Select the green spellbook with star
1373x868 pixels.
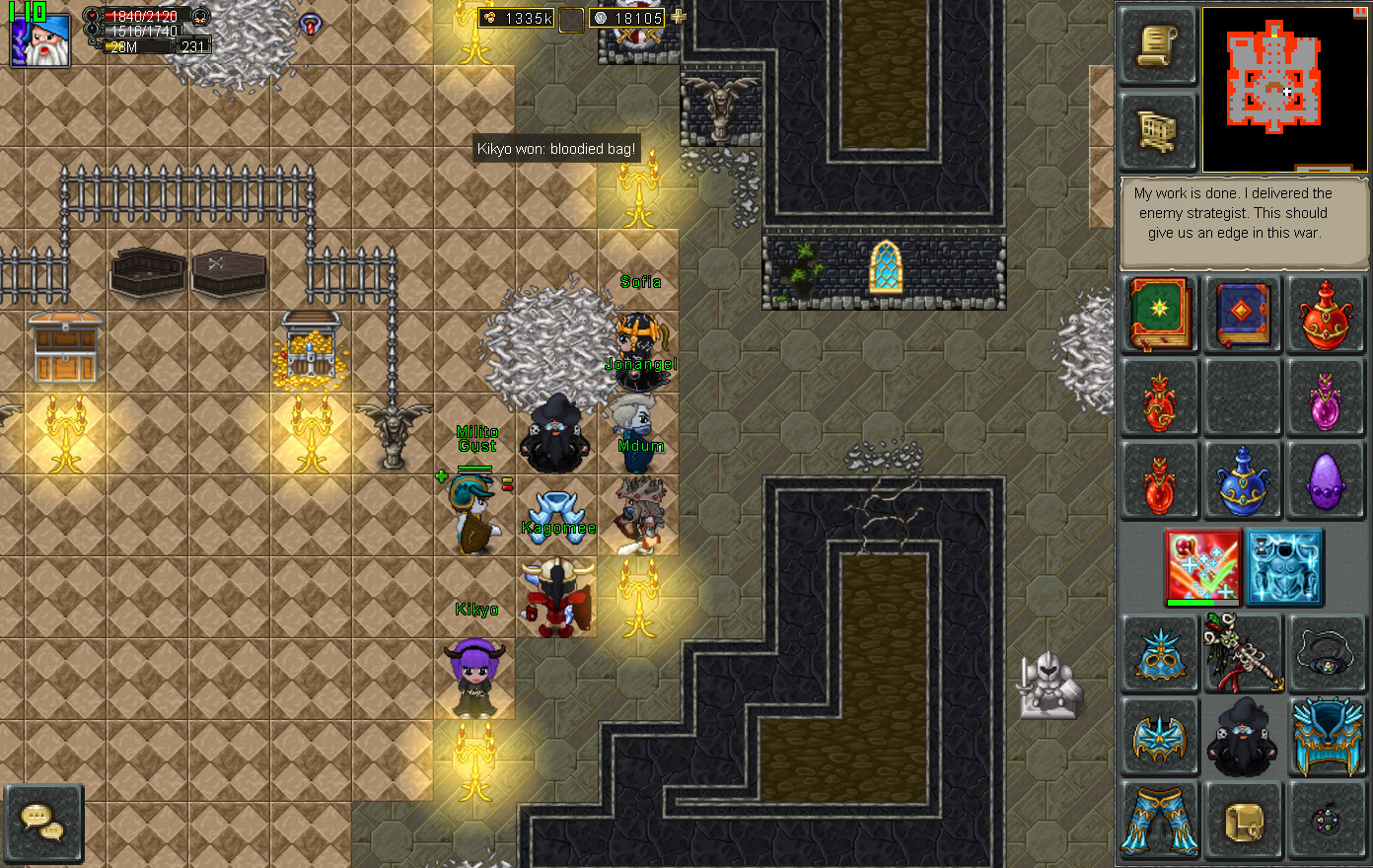point(1159,315)
